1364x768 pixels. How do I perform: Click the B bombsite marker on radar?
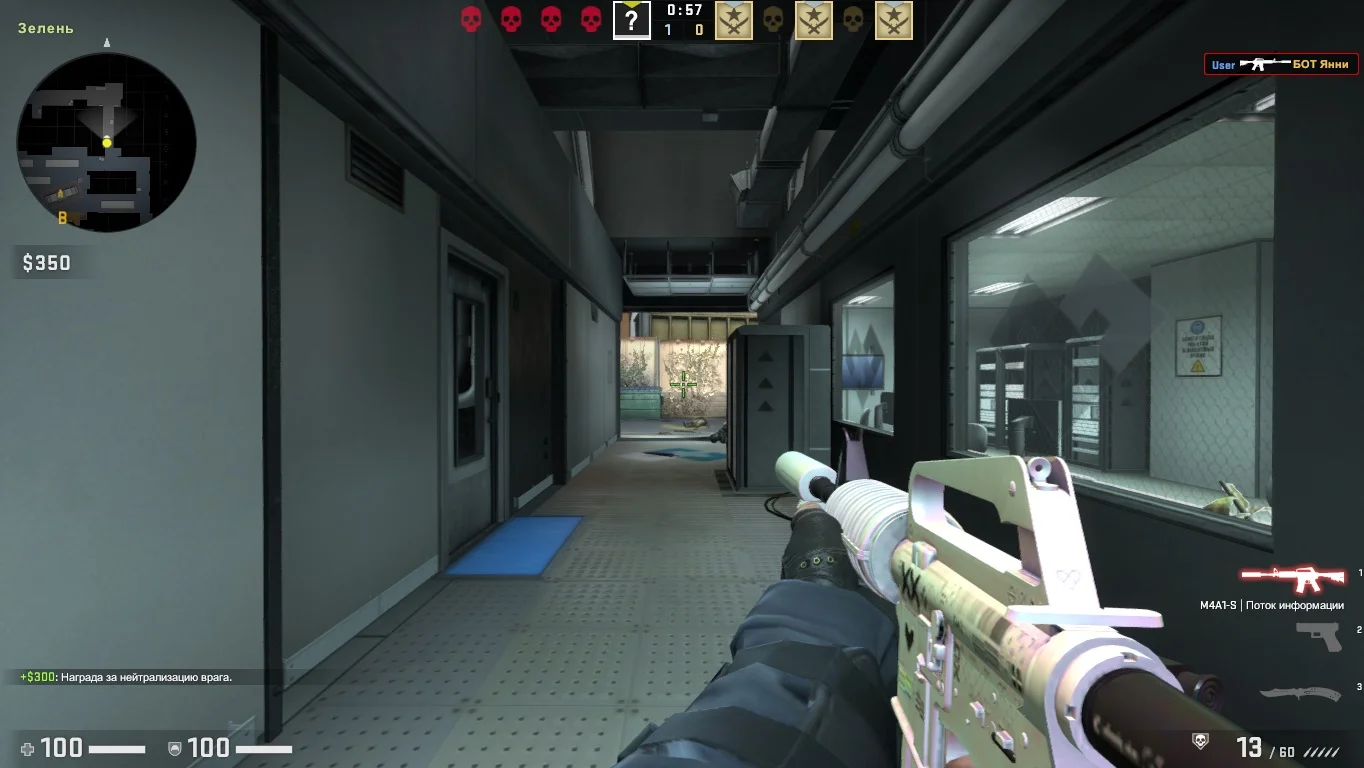62,217
